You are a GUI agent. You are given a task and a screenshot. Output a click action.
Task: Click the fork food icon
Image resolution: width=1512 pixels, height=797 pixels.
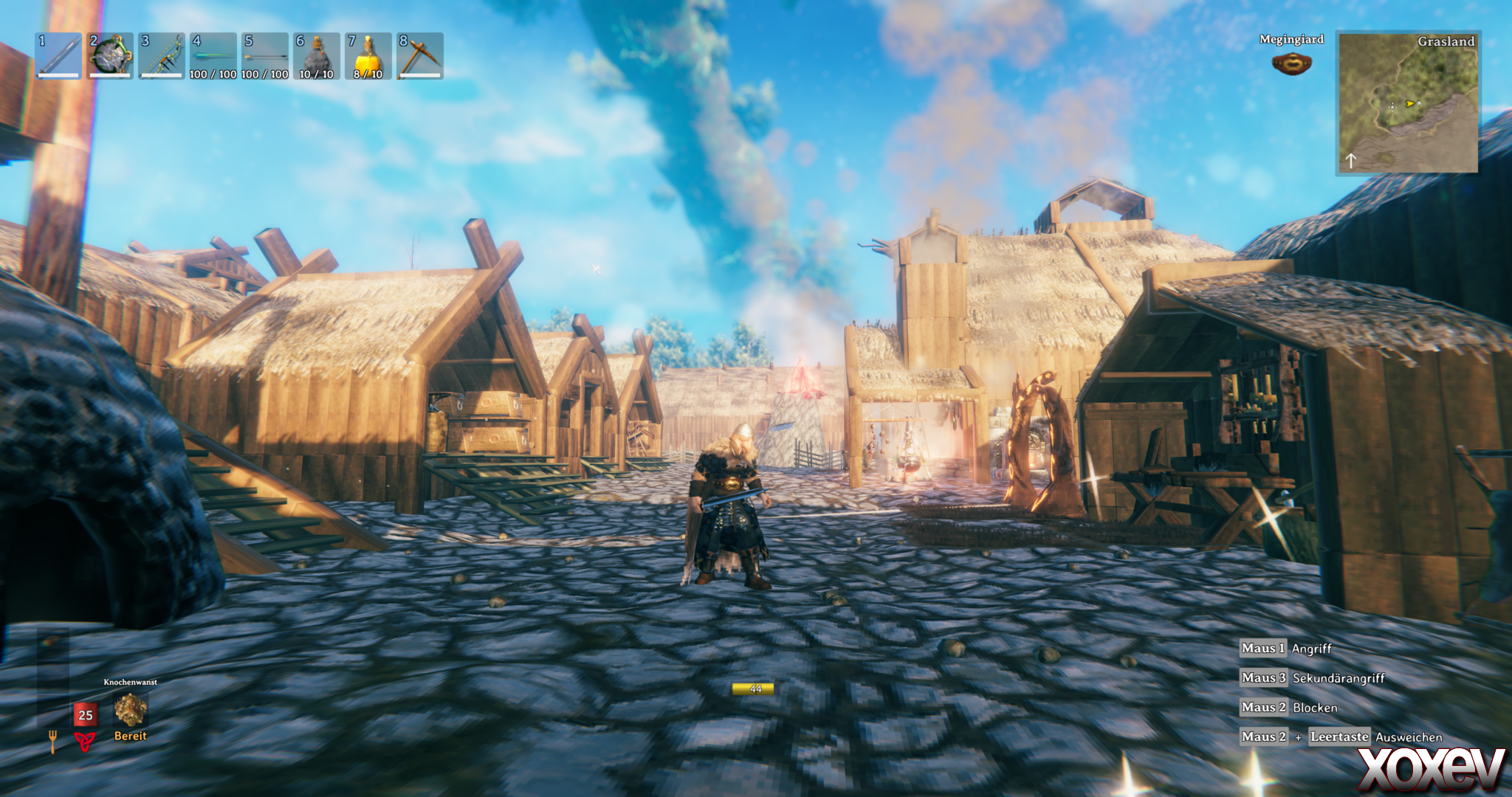click(53, 741)
